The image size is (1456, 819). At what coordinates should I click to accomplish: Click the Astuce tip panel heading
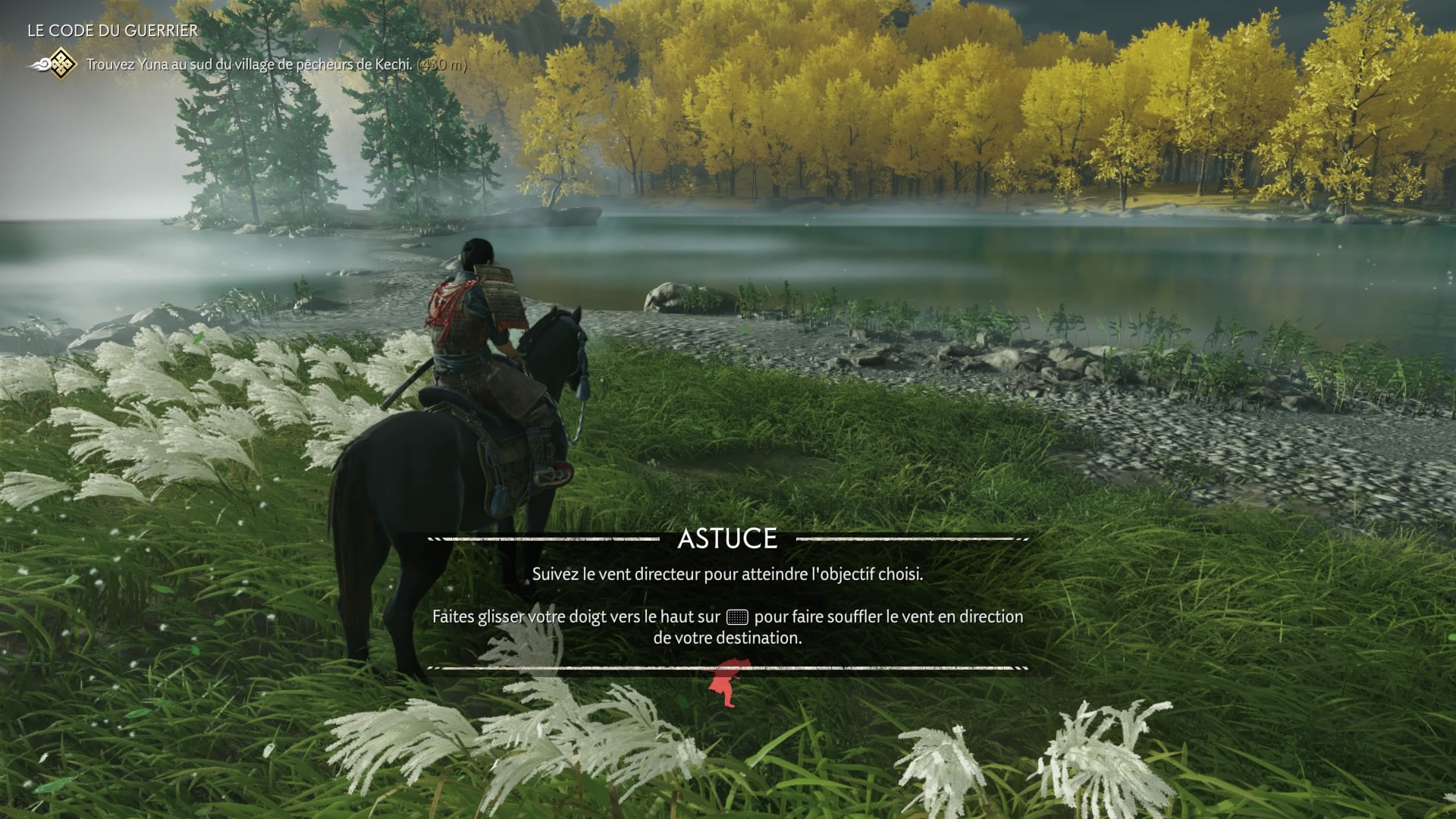tap(727, 539)
